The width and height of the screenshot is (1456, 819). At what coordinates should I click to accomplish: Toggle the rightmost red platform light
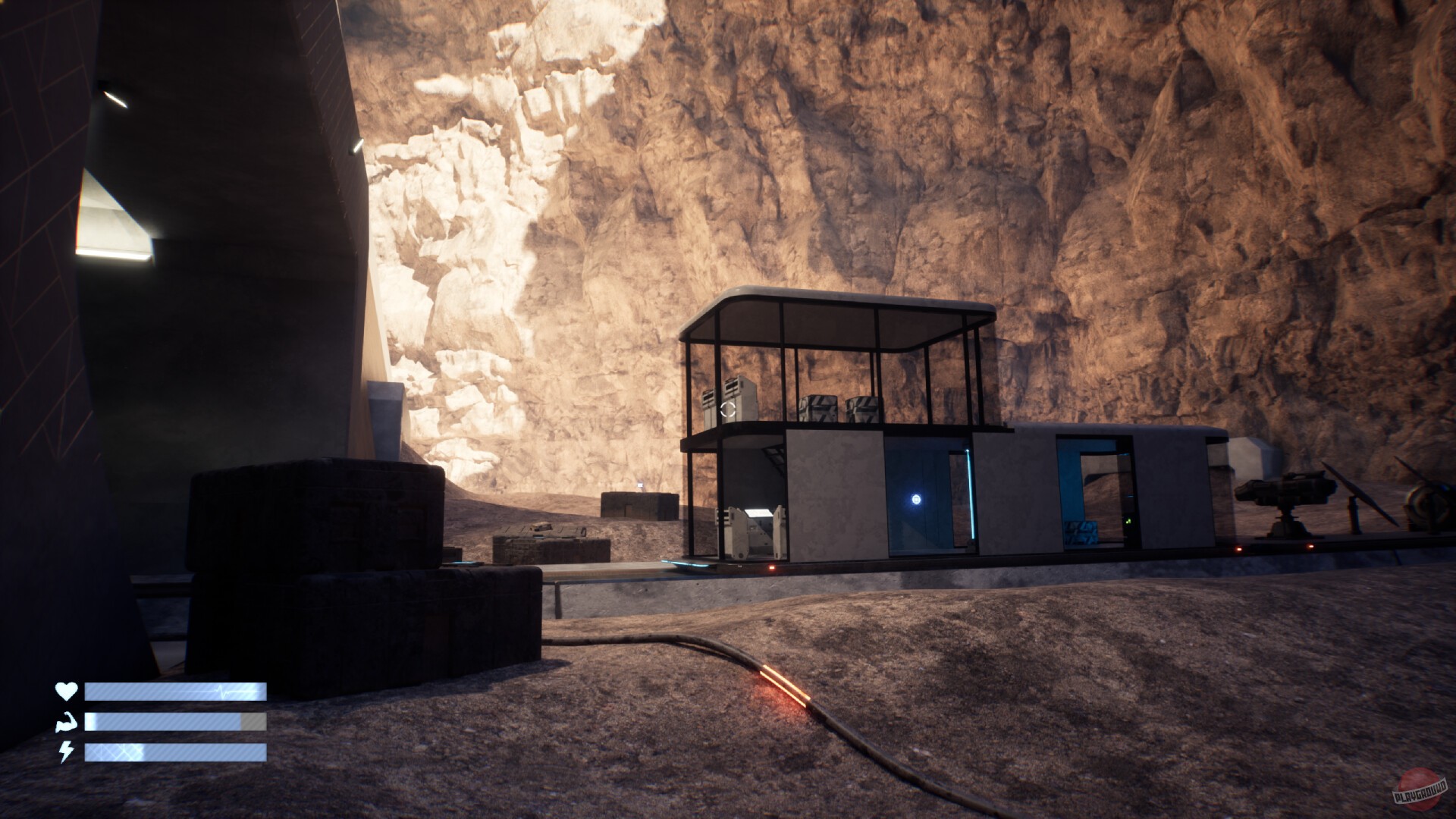click(1311, 545)
